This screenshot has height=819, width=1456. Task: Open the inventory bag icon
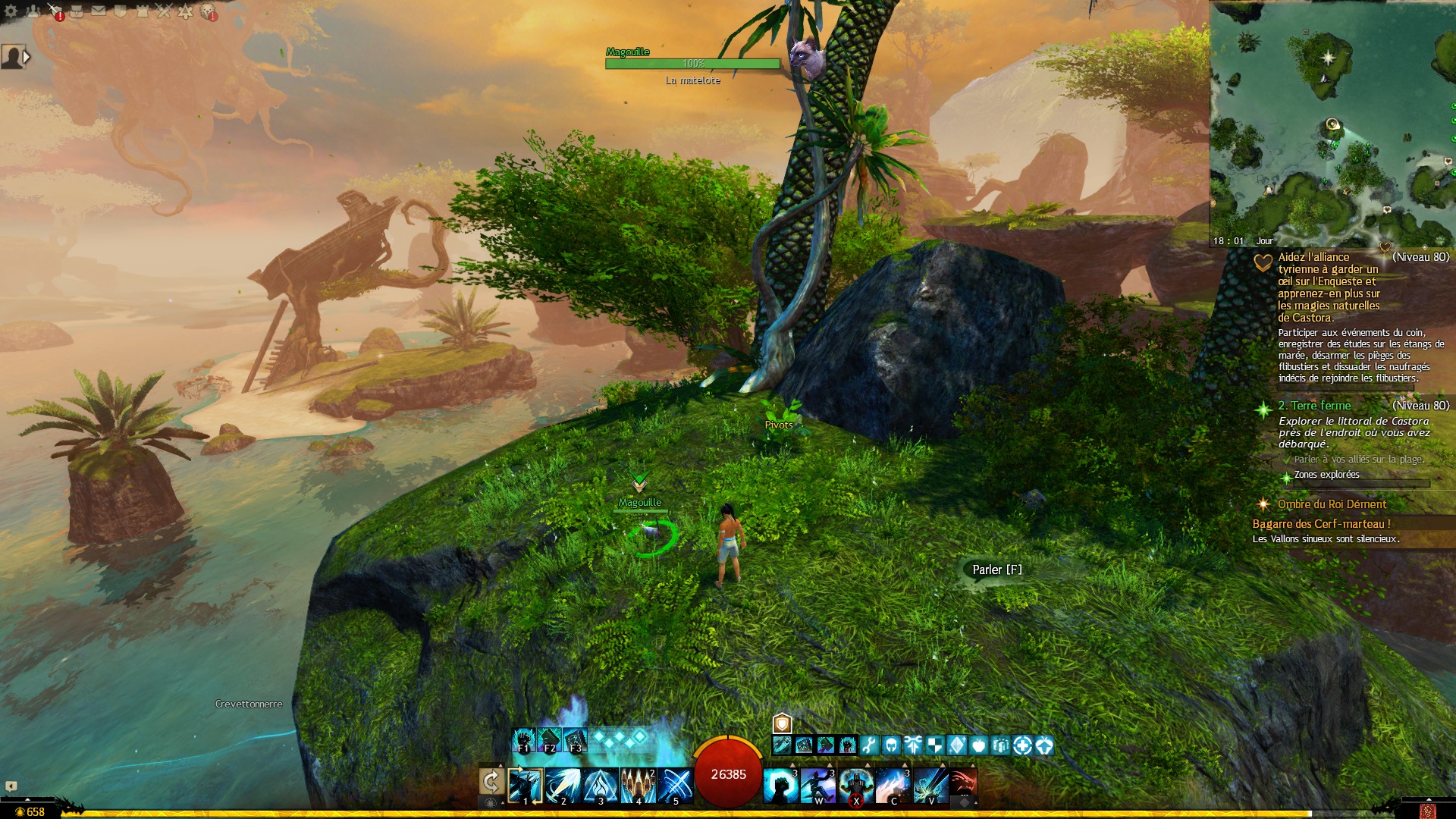coord(77,11)
